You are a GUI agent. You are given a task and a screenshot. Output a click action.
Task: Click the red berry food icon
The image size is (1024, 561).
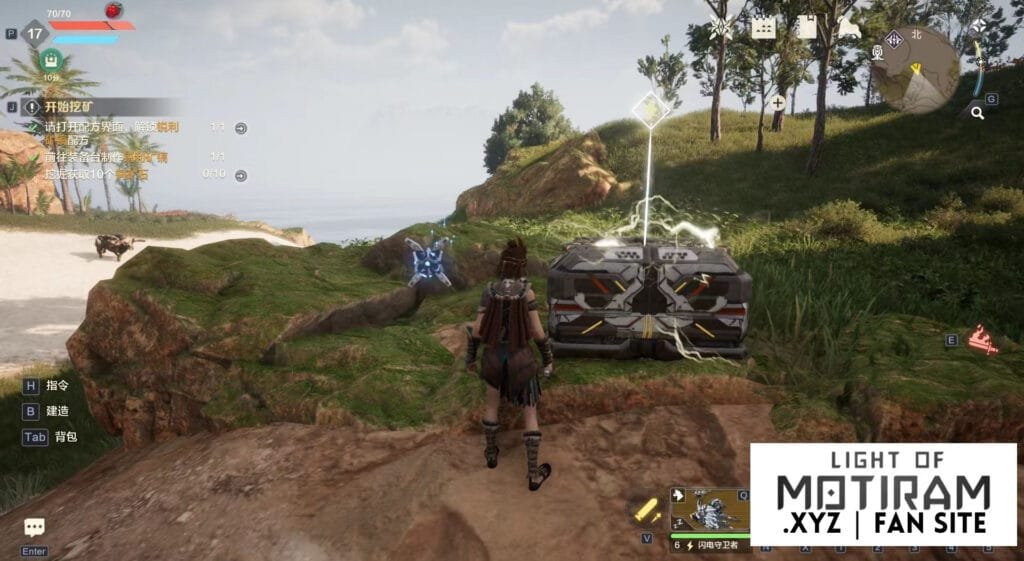click(x=113, y=11)
